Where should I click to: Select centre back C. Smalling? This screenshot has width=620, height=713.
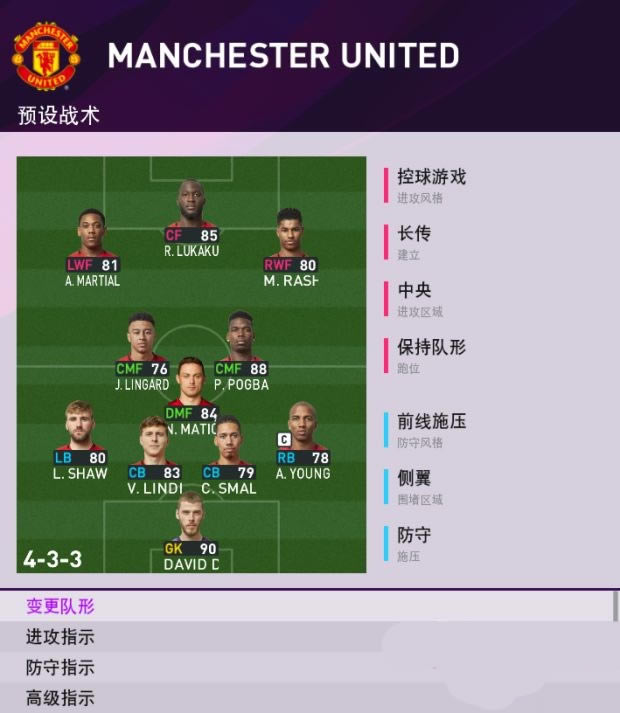click(x=228, y=452)
